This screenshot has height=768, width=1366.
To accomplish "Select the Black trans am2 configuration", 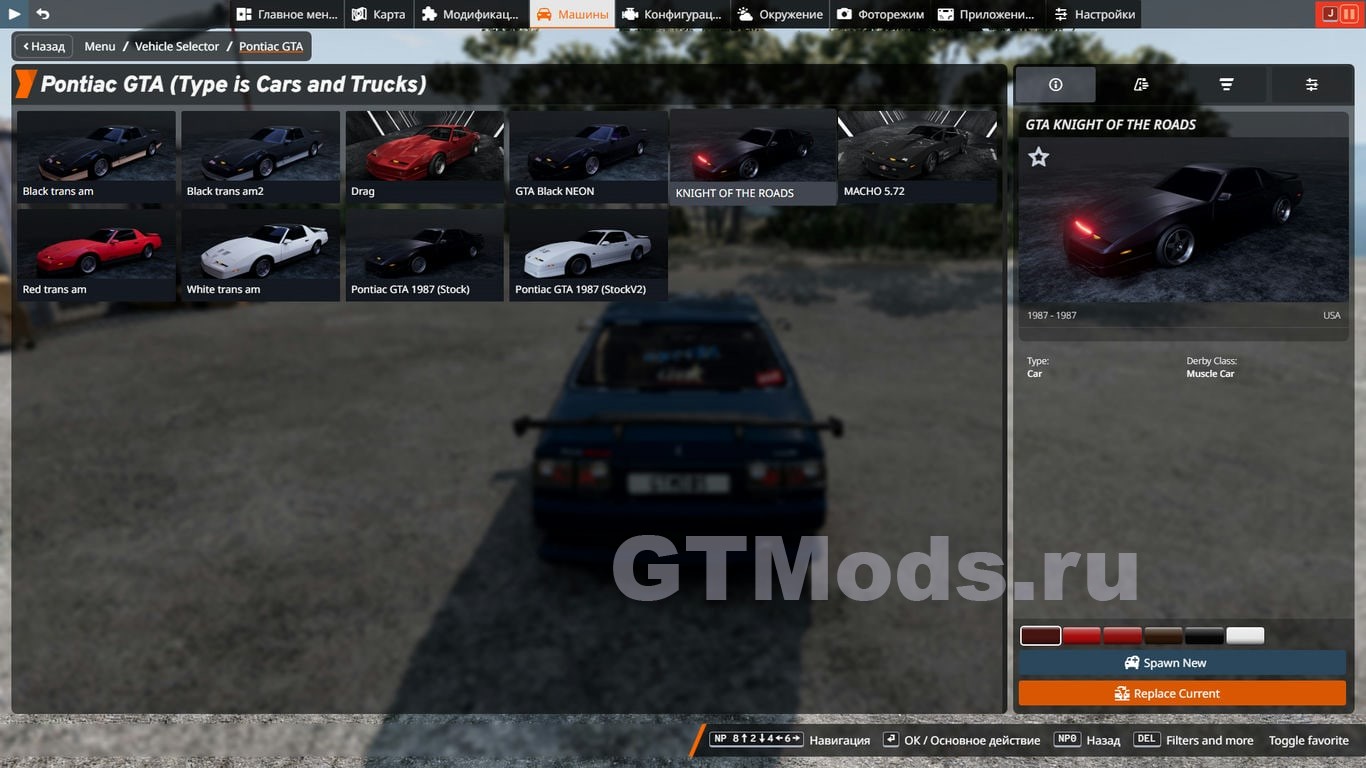I will pyautogui.click(x=260, y=158).
